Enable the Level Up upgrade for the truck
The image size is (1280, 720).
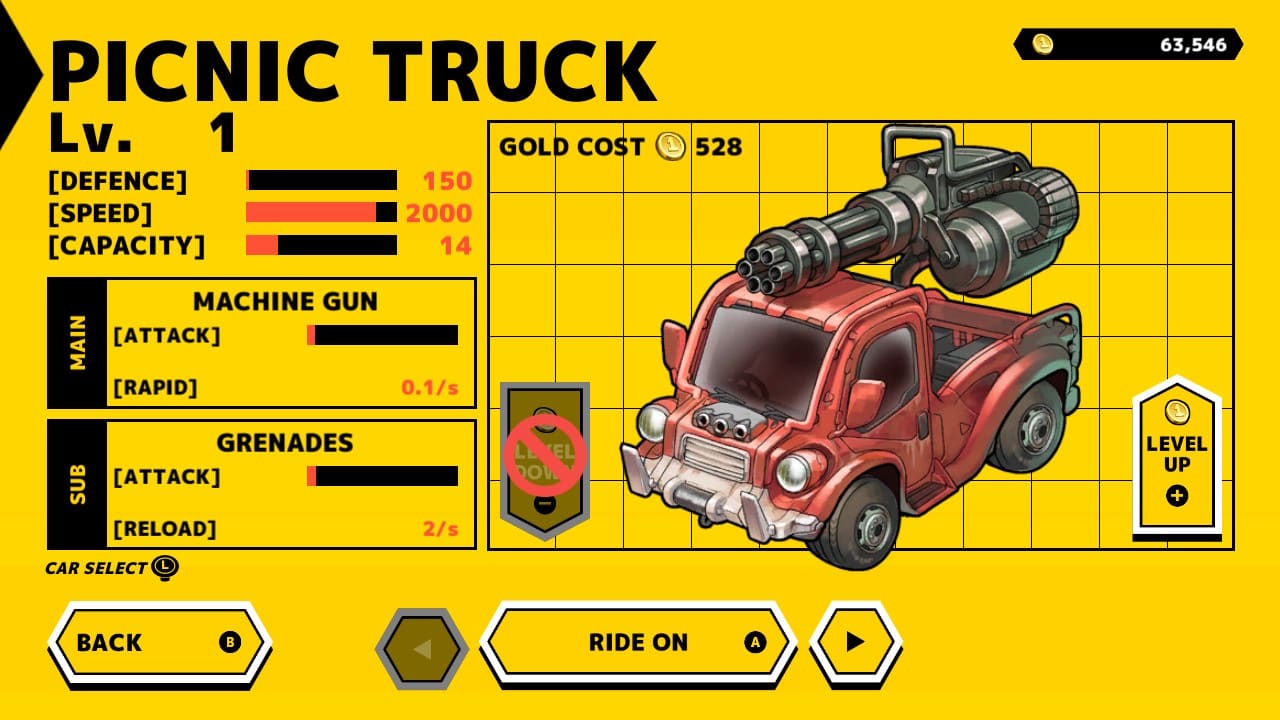pos(1180,450)
